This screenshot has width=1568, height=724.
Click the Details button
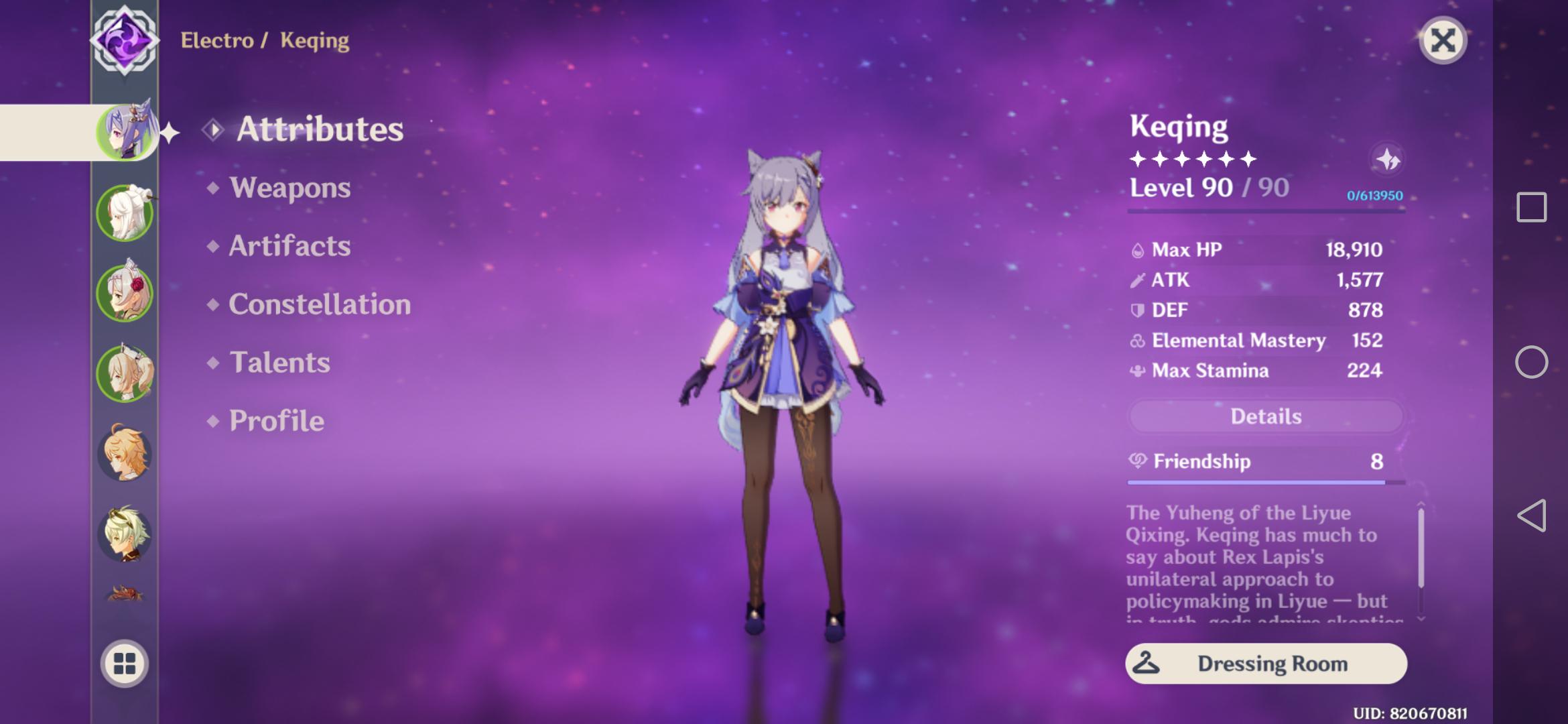point(1265,416)
